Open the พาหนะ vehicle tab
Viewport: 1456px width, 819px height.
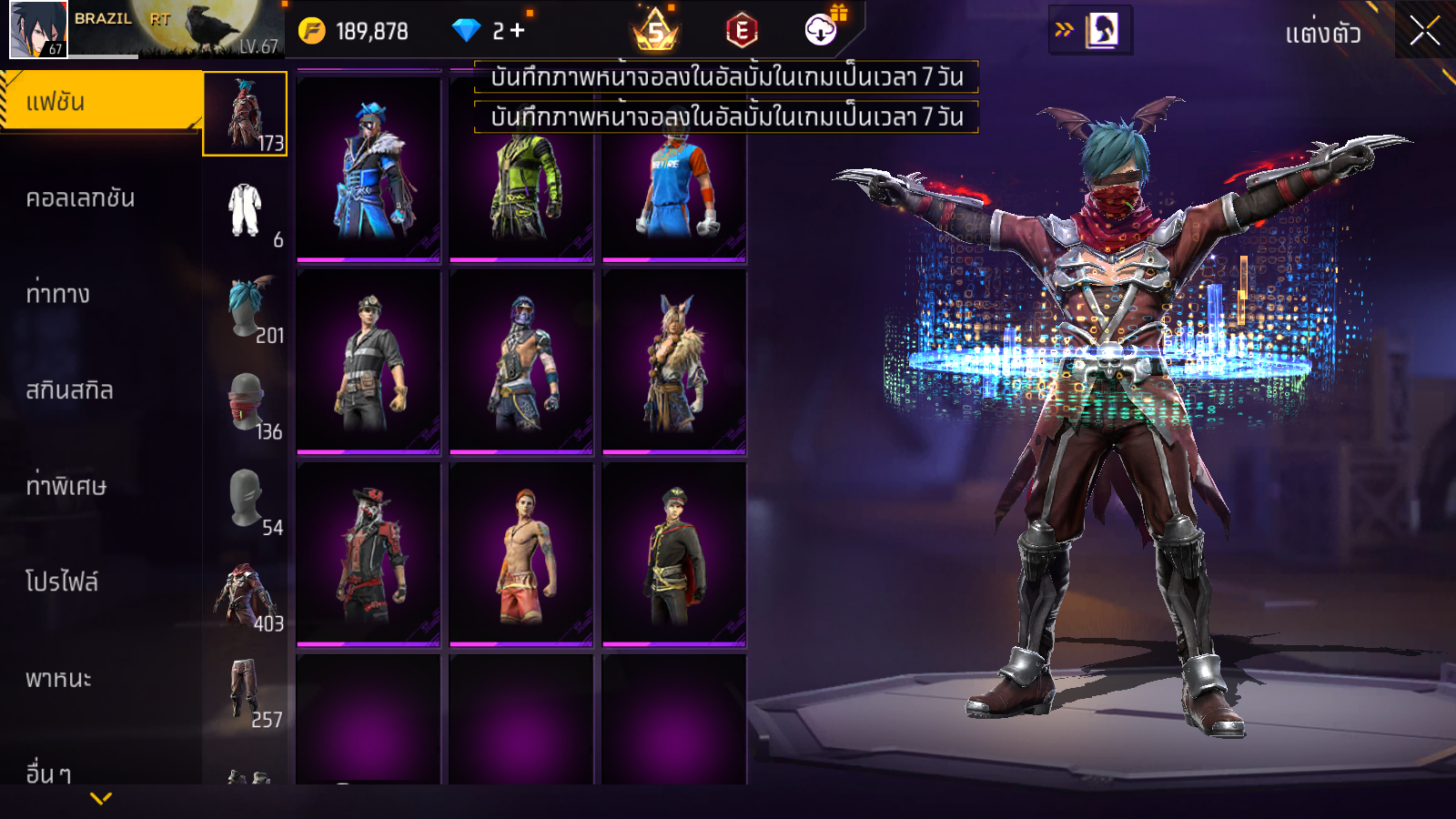(58, 679)
